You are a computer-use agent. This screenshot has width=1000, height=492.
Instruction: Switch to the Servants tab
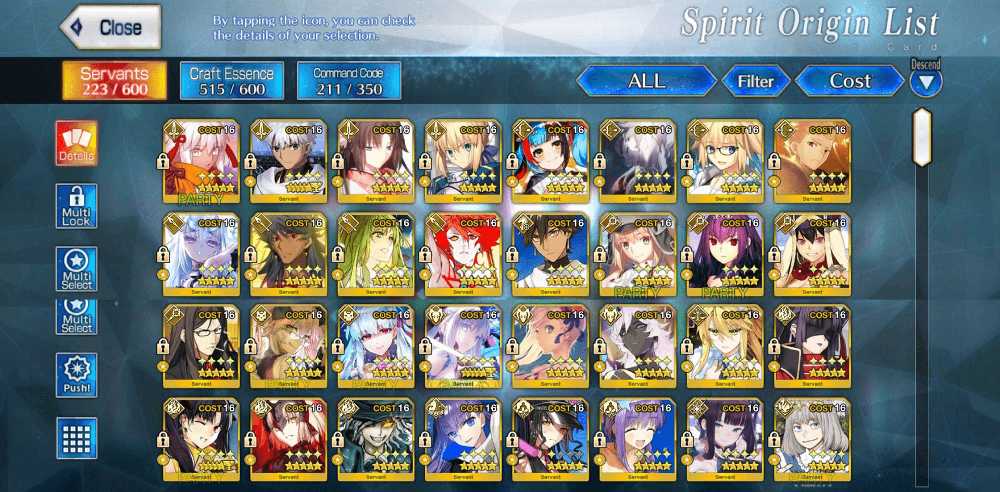(x=114, y=81)
